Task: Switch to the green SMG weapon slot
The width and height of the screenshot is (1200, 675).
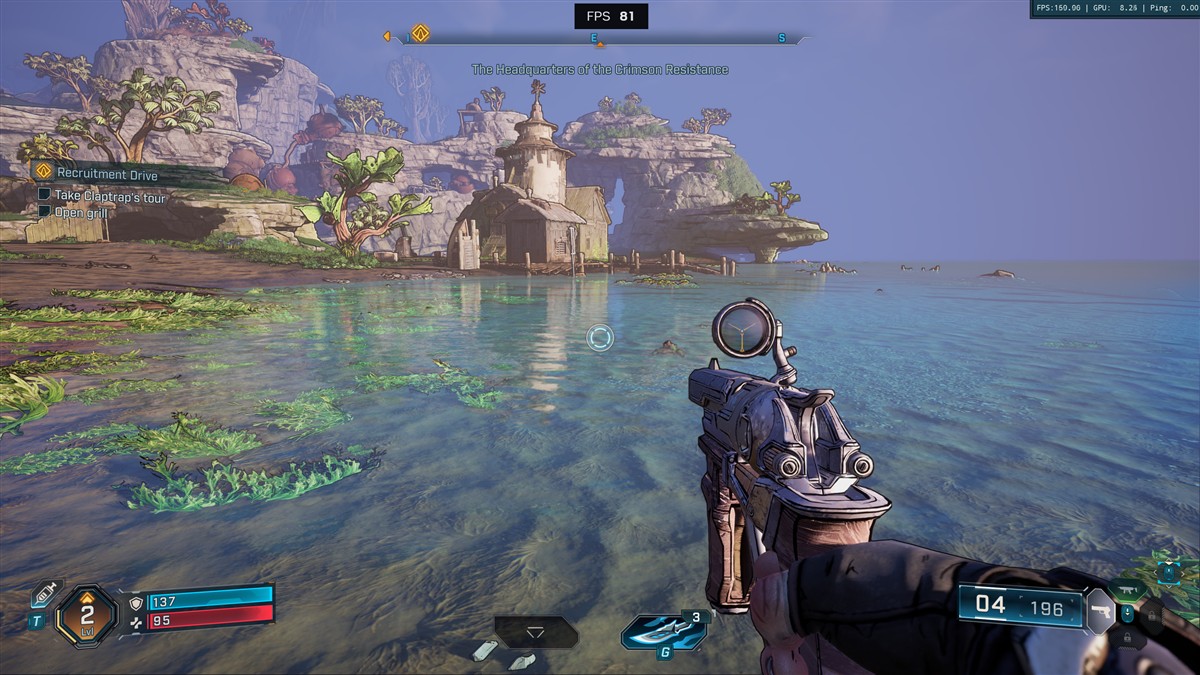Action: (1127, 589)
